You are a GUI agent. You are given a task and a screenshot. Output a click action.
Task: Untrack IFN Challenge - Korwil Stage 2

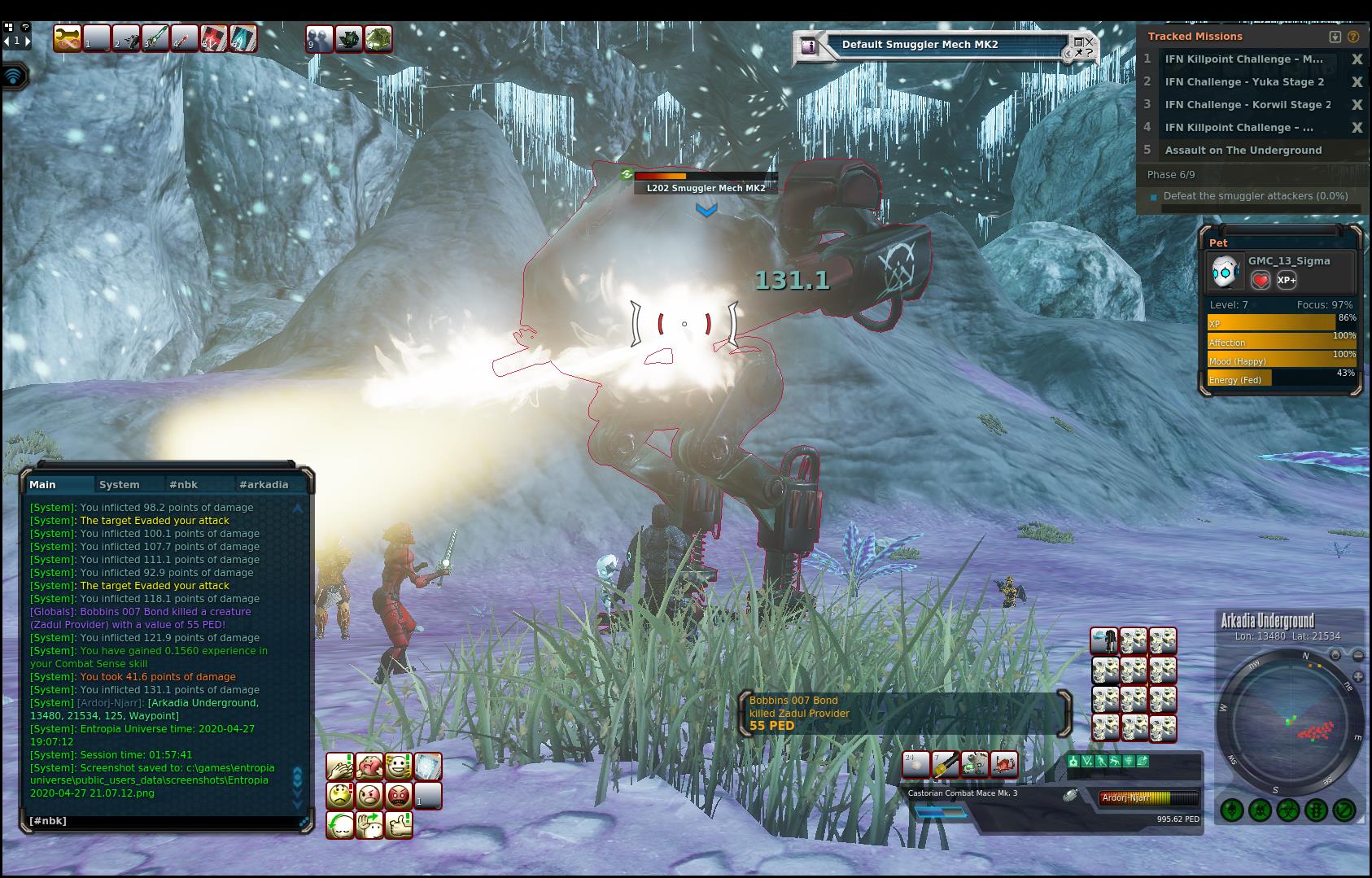1357,105
